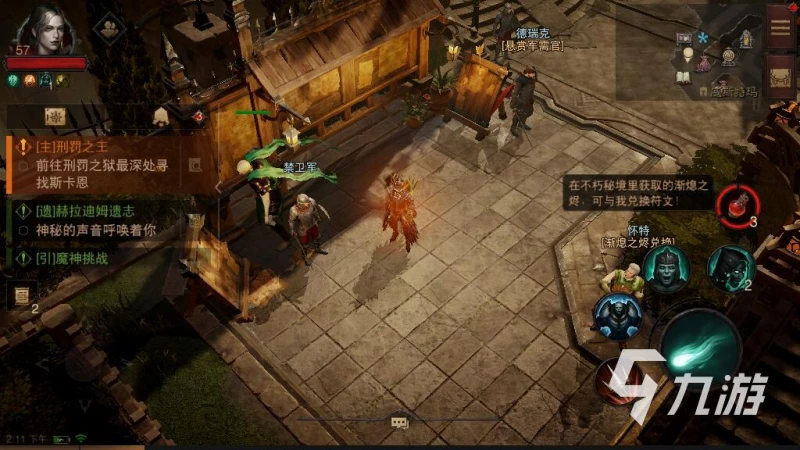Activate the blue armored golem skill

pyautogui.click(x=616, y=316)
